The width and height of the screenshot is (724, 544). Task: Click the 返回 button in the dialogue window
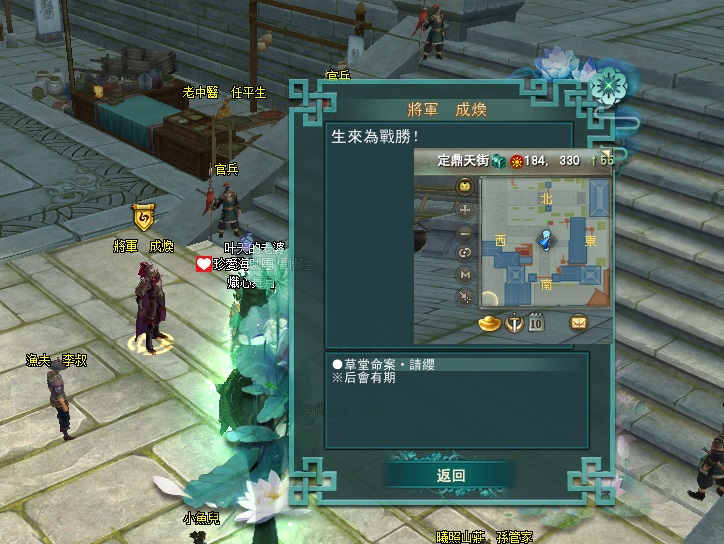coord(451,475)
